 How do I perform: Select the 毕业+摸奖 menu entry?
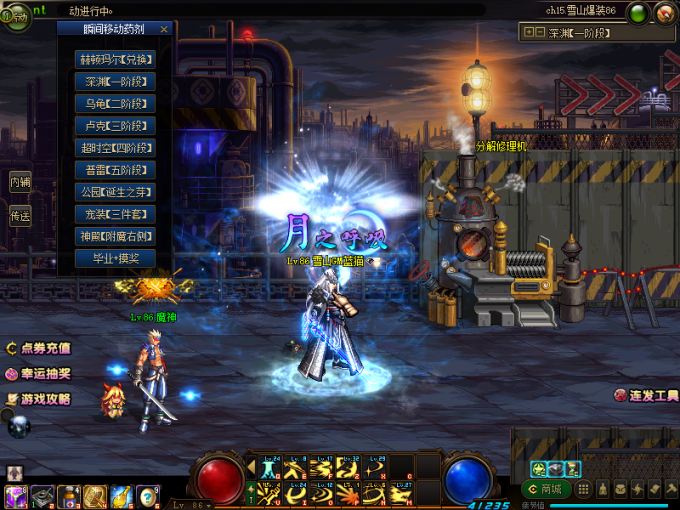tap(115, 258)
